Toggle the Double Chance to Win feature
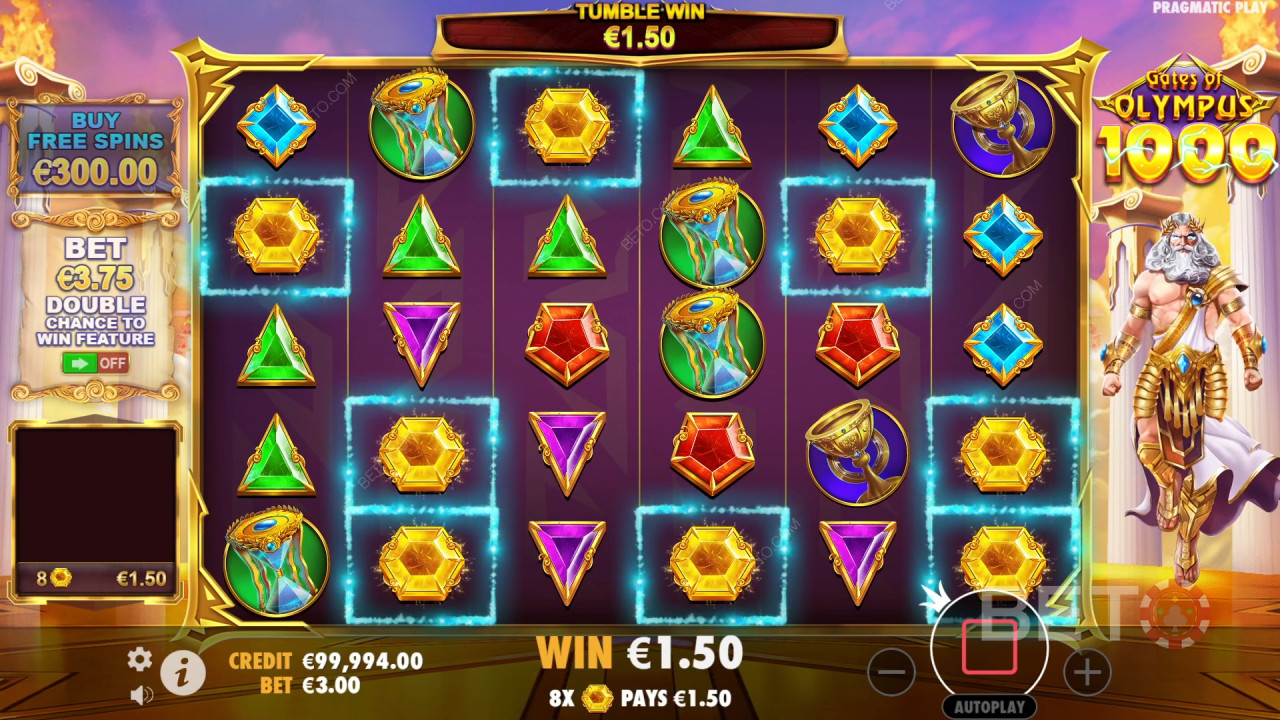 (95, 362)
